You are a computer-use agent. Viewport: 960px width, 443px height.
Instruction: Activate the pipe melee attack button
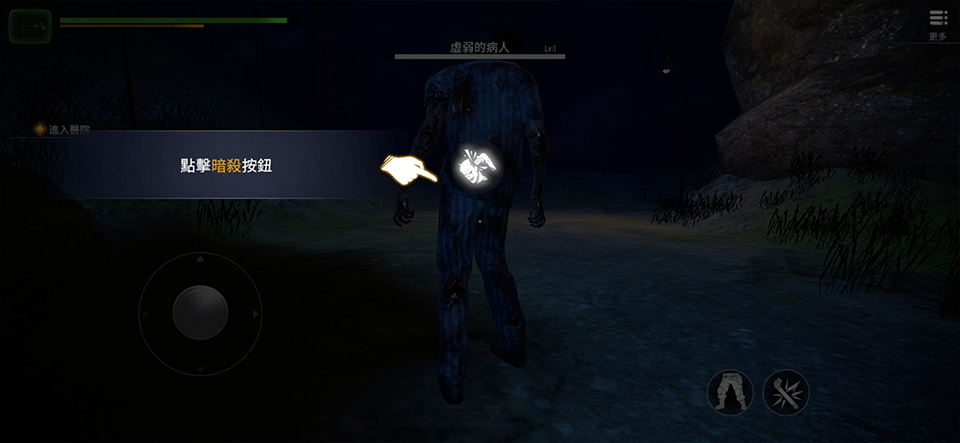(786, 393)
